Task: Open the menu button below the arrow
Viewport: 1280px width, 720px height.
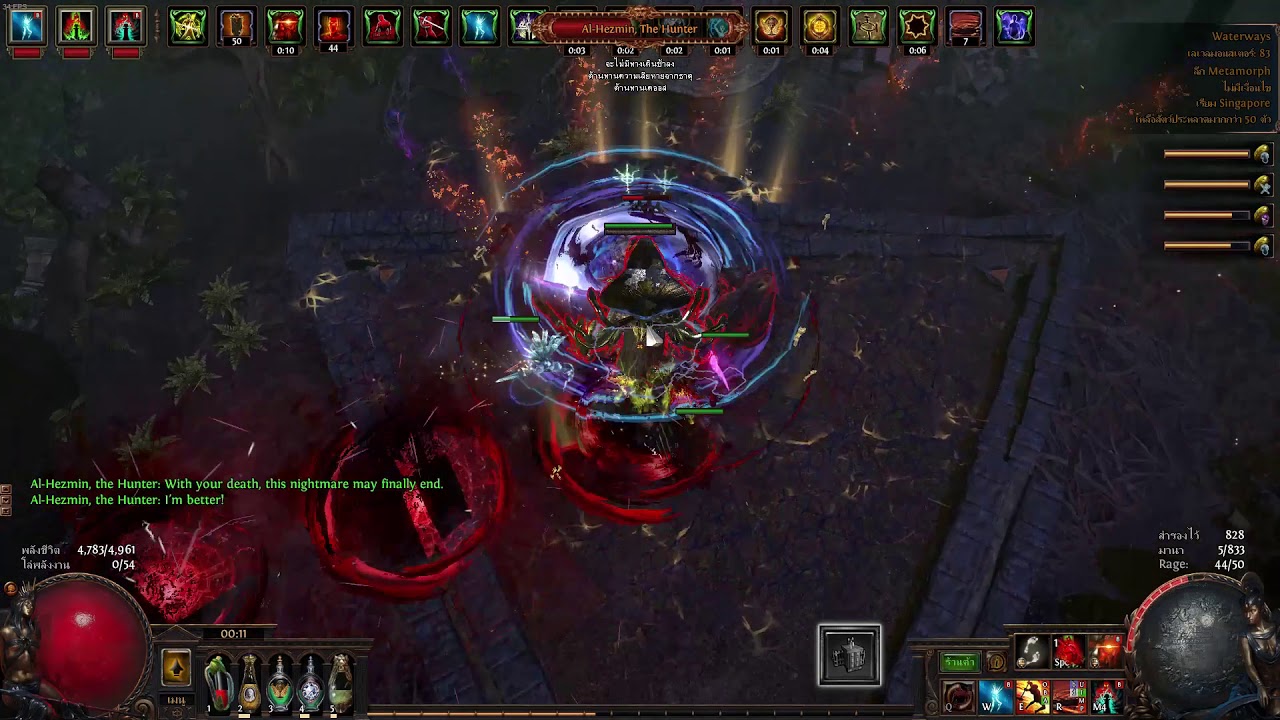Action: 177,700
